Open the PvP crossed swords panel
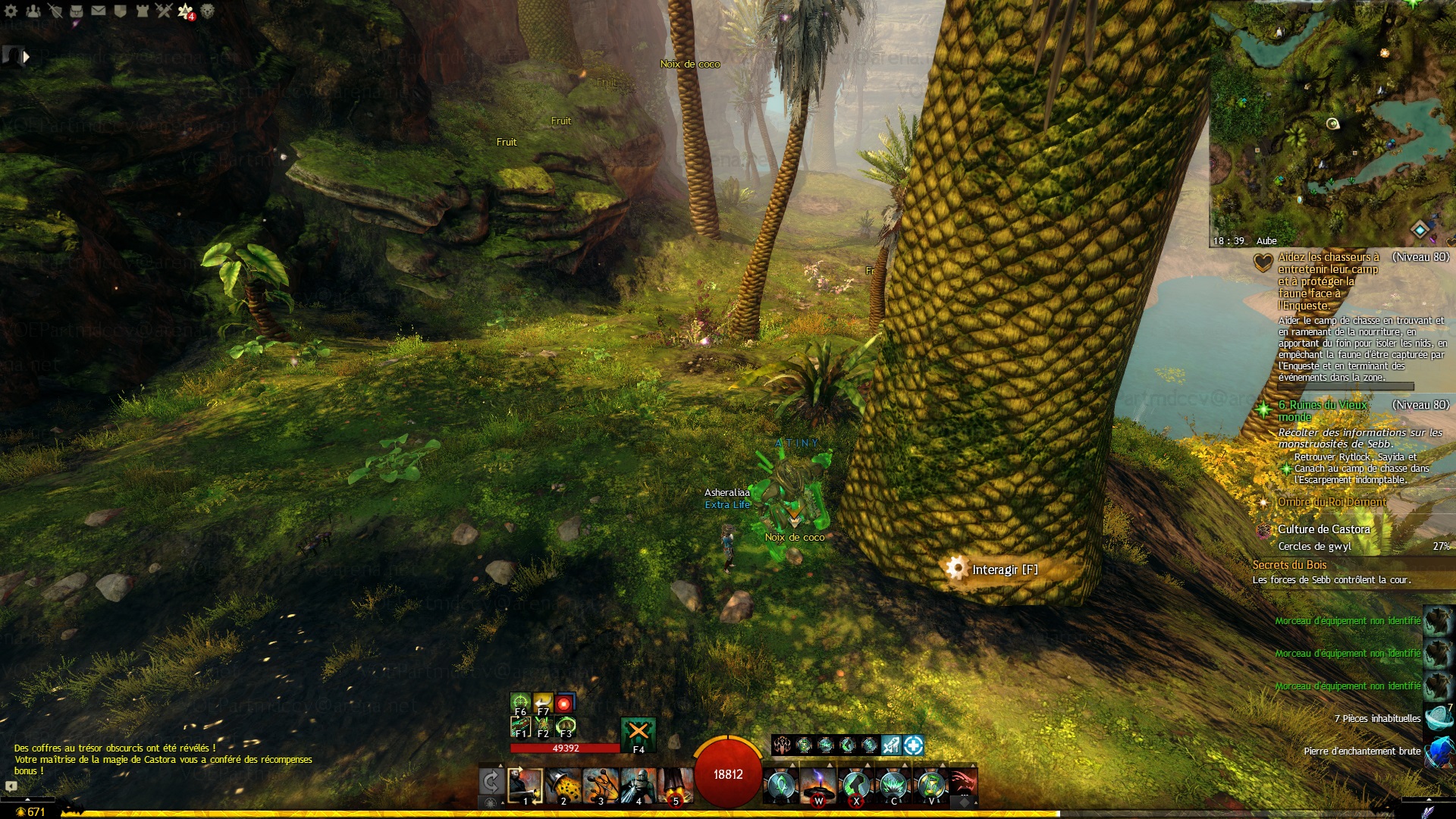 tap(164, 11)
